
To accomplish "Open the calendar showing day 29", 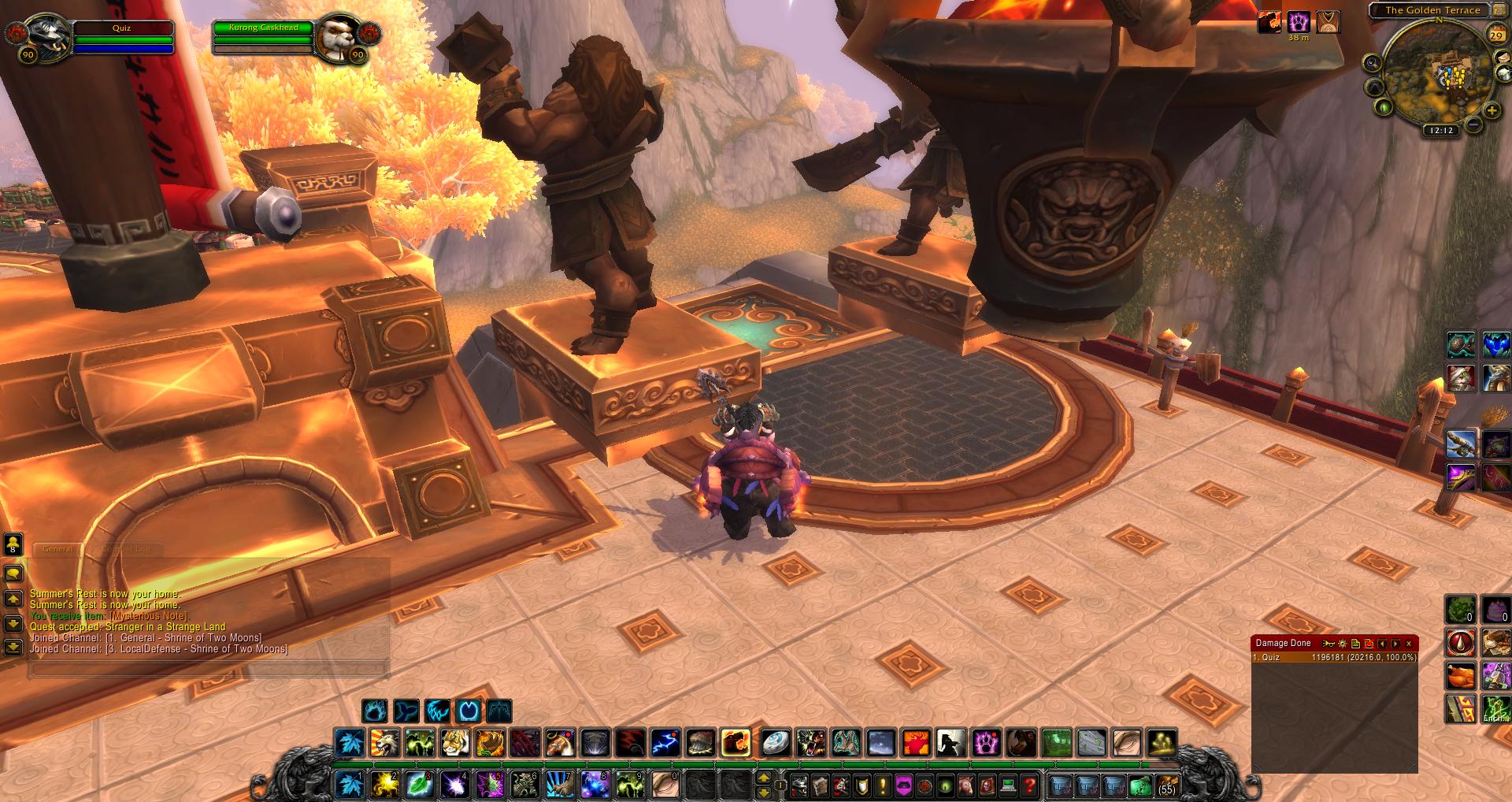I will [x=1496, y=35].
